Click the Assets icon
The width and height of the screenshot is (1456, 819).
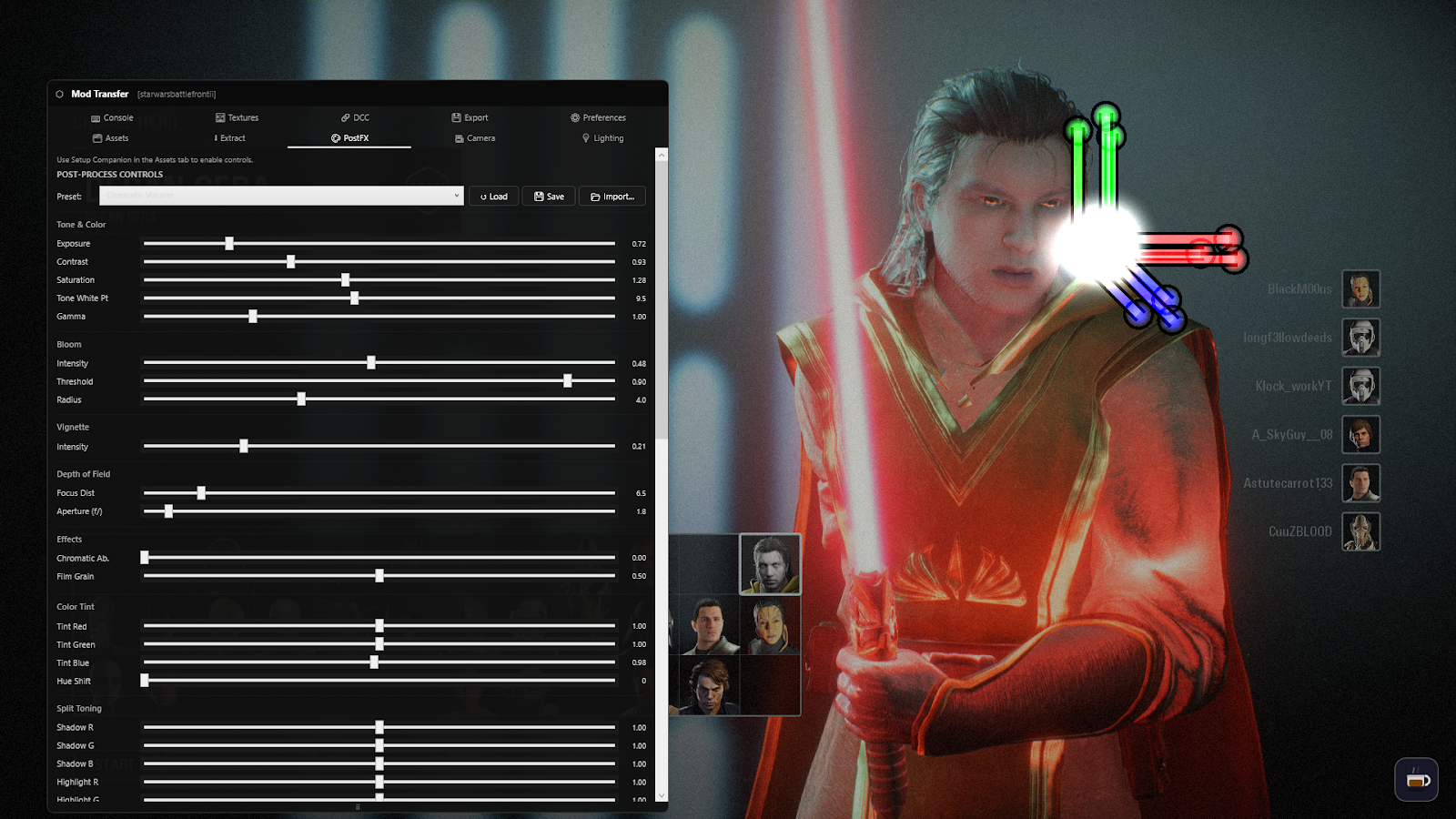point(96,137)
